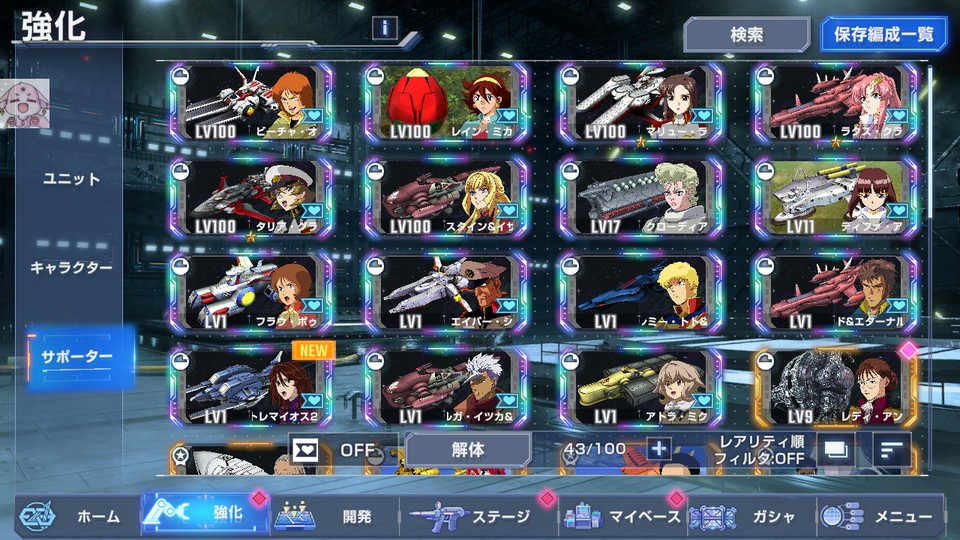This screenshot has width=960, height=540.
Task: Open the メニュー globe menu
Action: [880, 516]
